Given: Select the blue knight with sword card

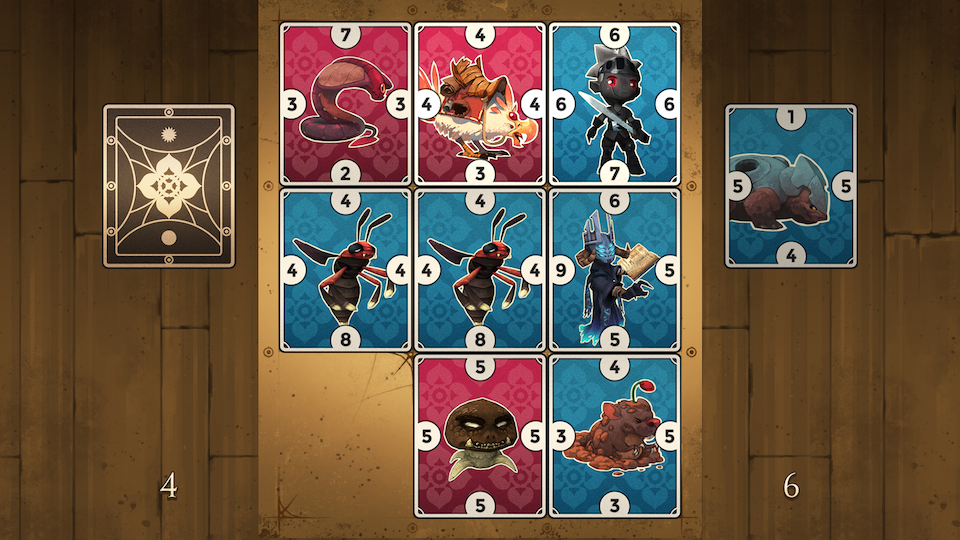Looking at the screenshot, I should tap(614, 104).
